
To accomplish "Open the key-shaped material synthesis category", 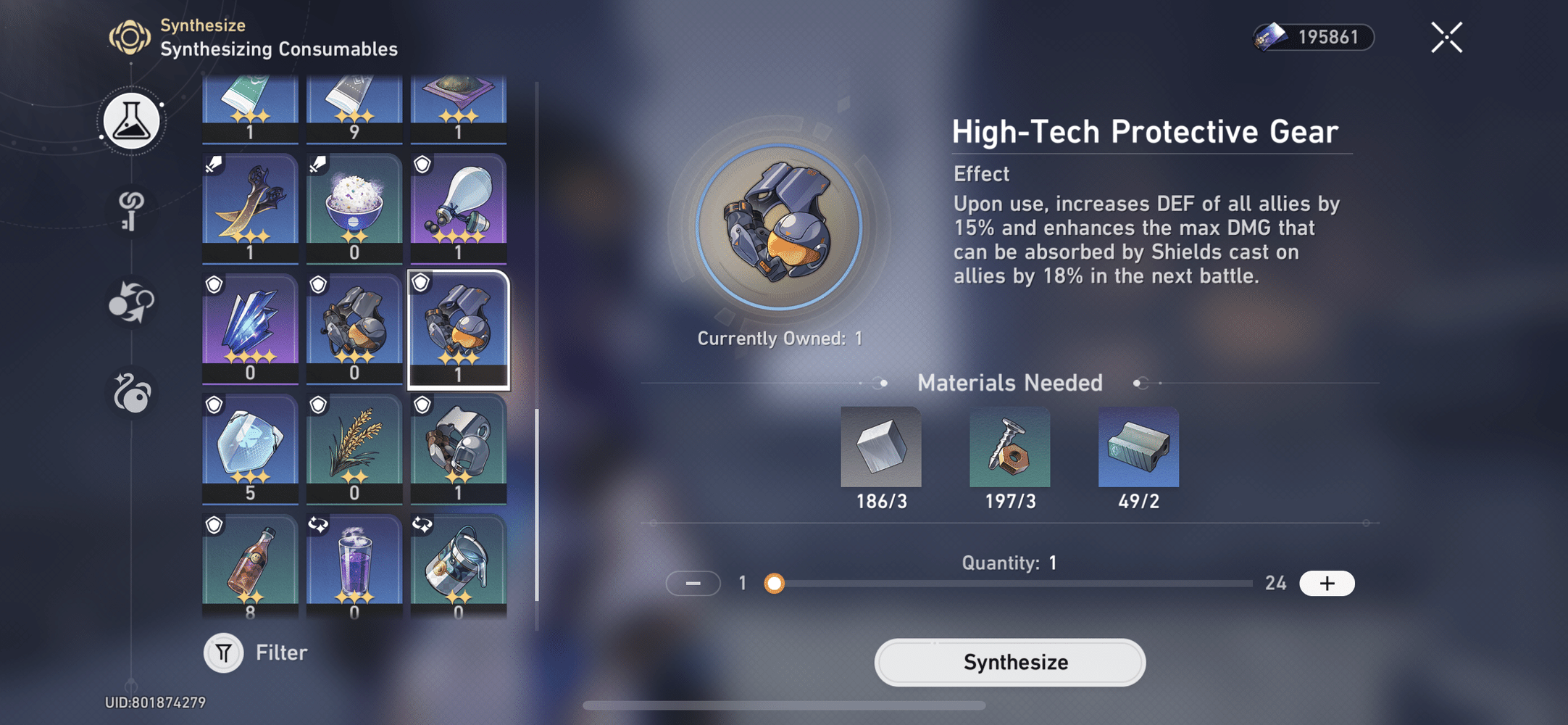I will [130, 213].
